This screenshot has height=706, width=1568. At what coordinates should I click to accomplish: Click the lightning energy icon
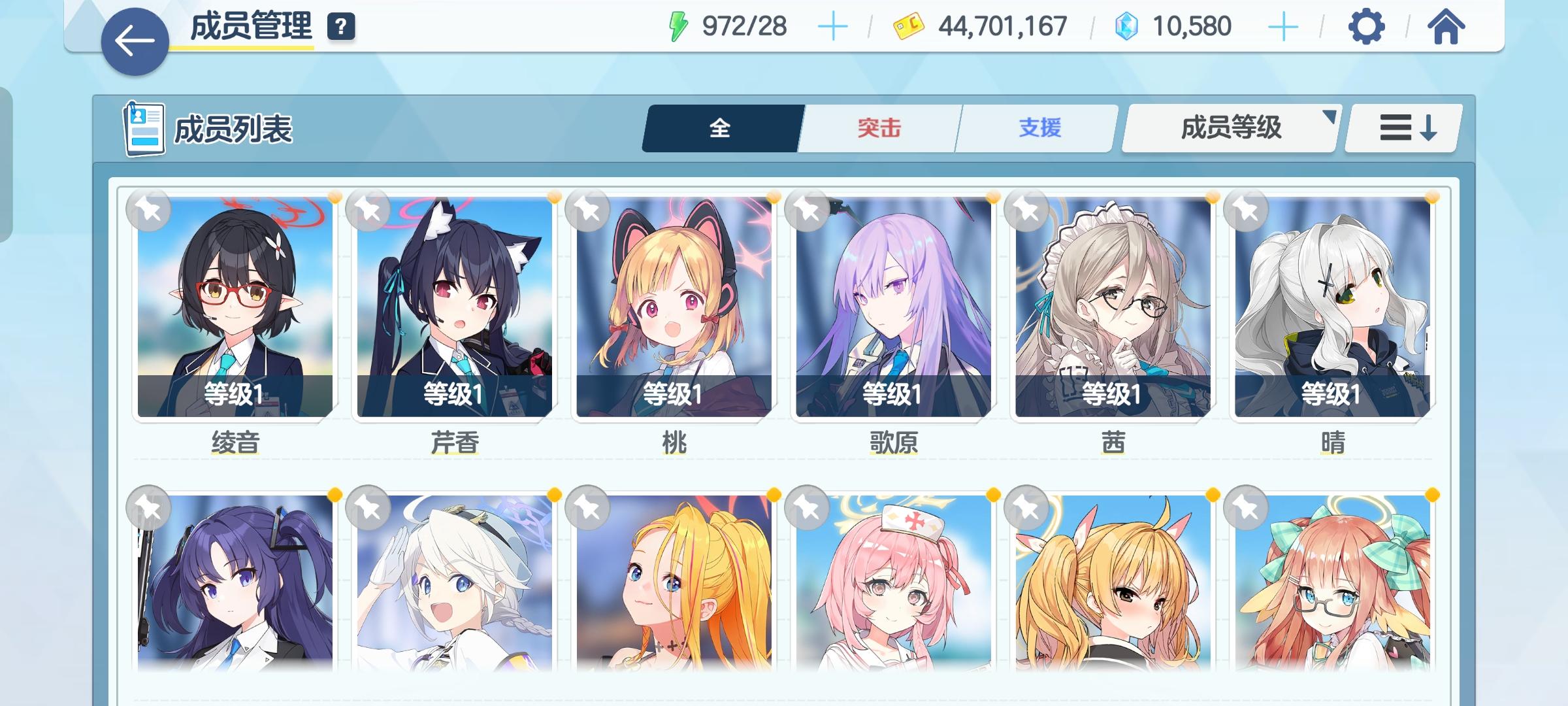(x=679, y=25)
